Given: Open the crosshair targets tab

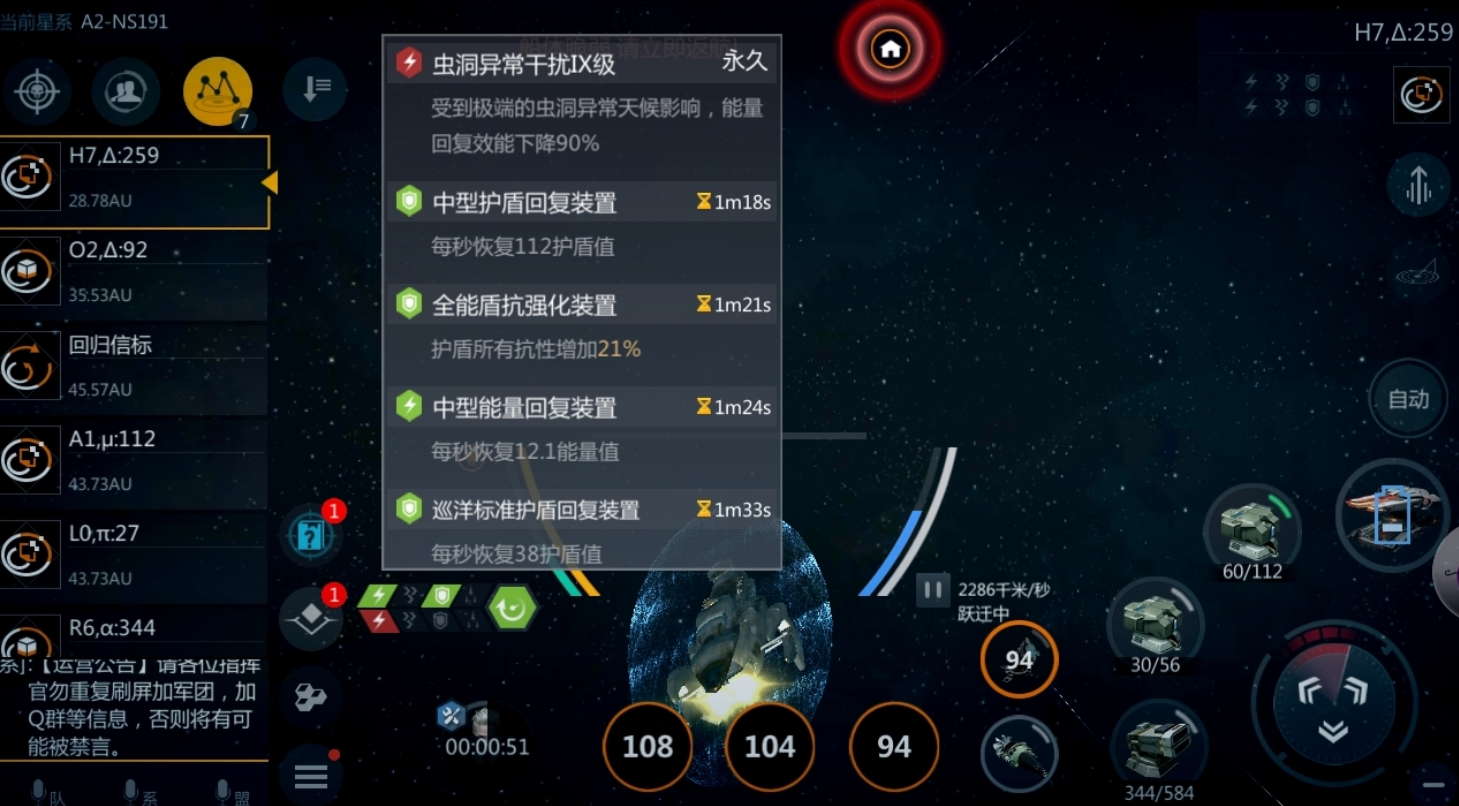Looking at the screenshot, I should click(x=37, y=92).
